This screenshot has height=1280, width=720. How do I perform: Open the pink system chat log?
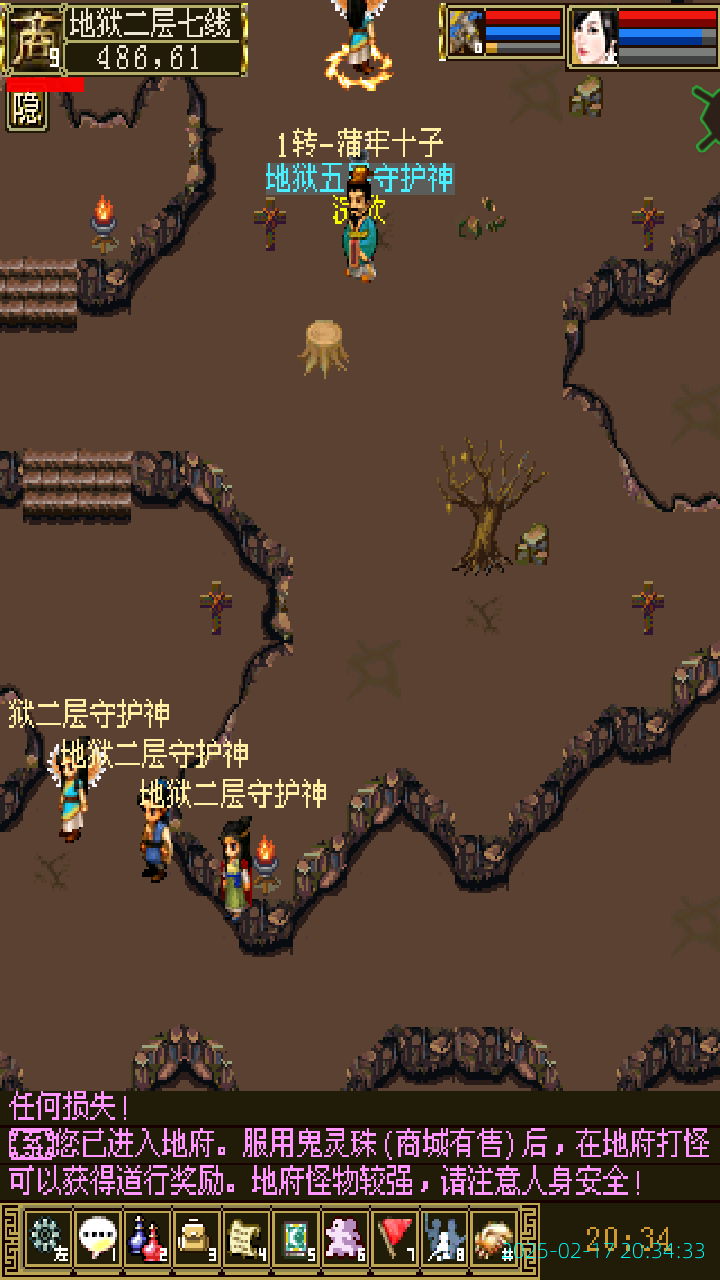[x=360, y=1146]
